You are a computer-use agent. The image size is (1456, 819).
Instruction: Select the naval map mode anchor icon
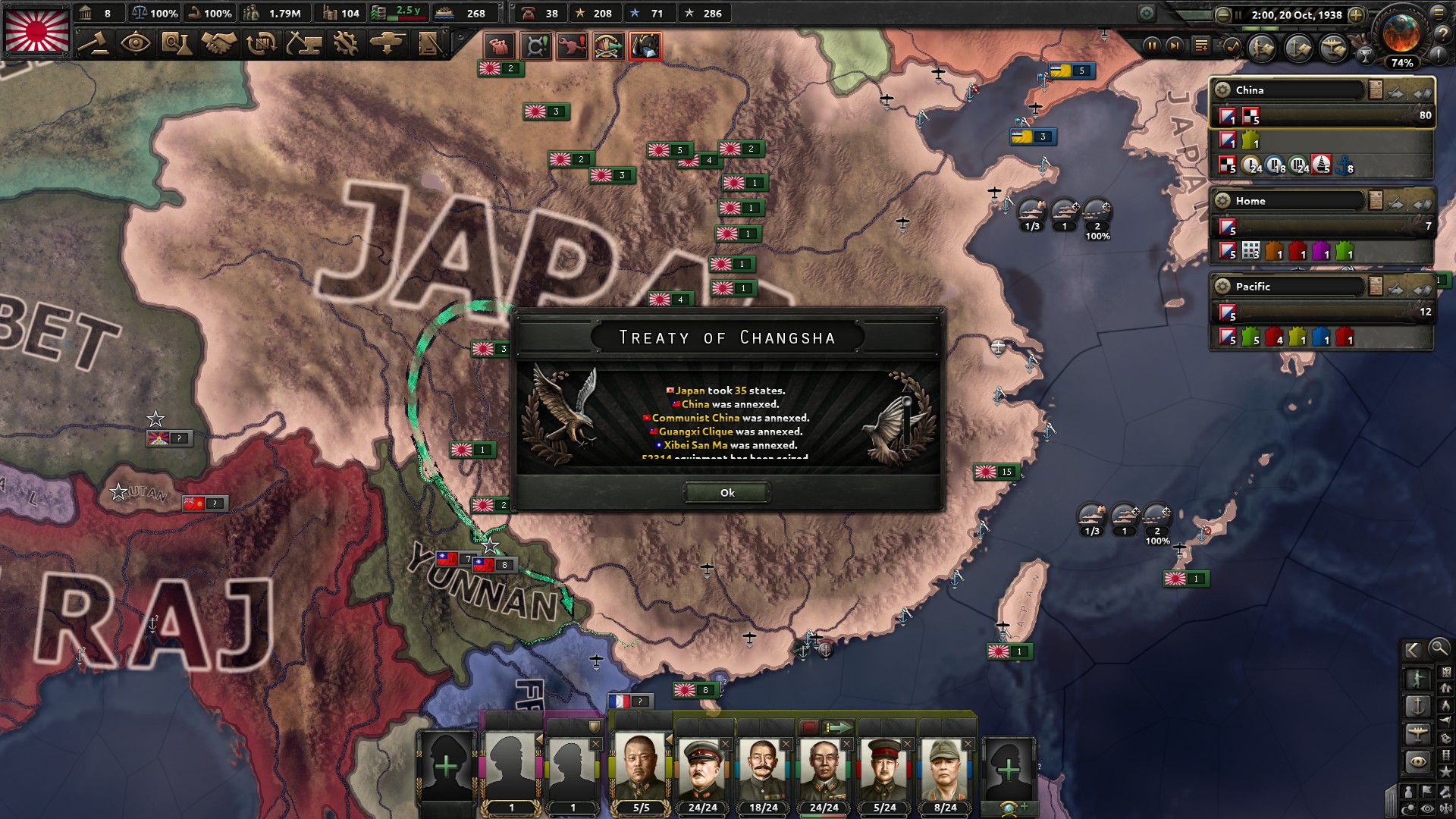1419,705
